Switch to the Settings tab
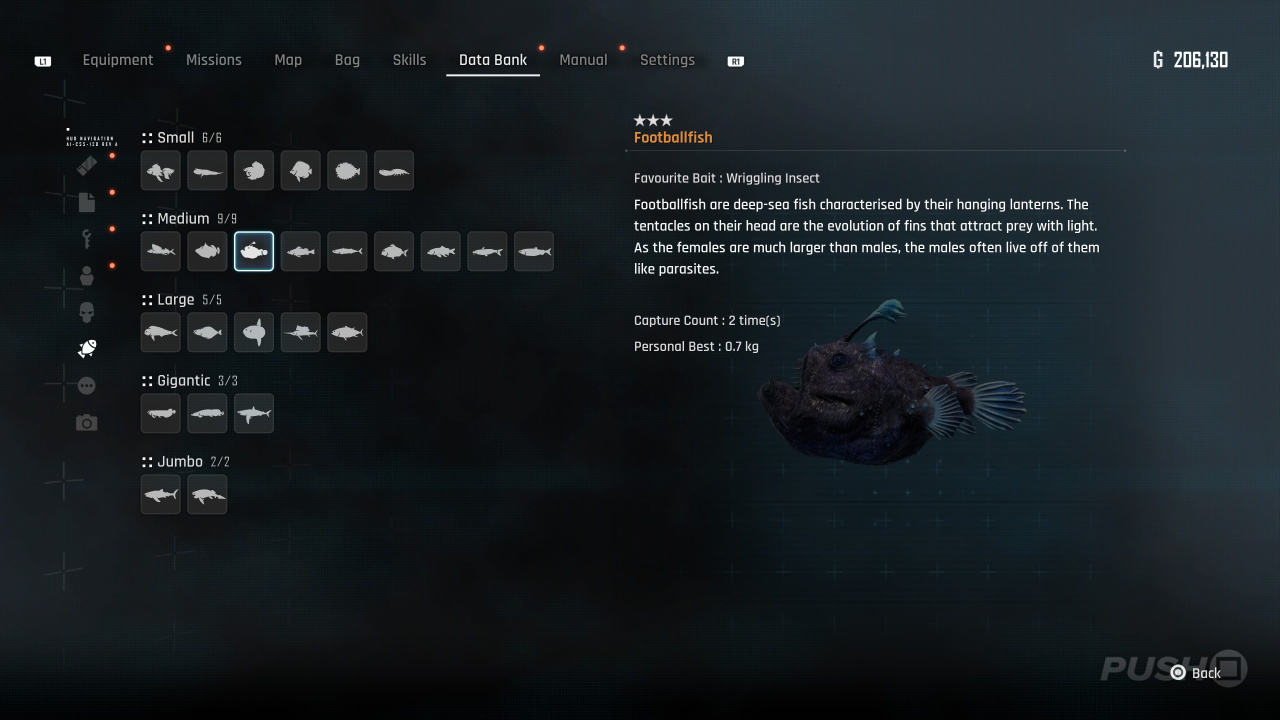Viewport: 1280px width, 720px height. [x=667, y=60]
